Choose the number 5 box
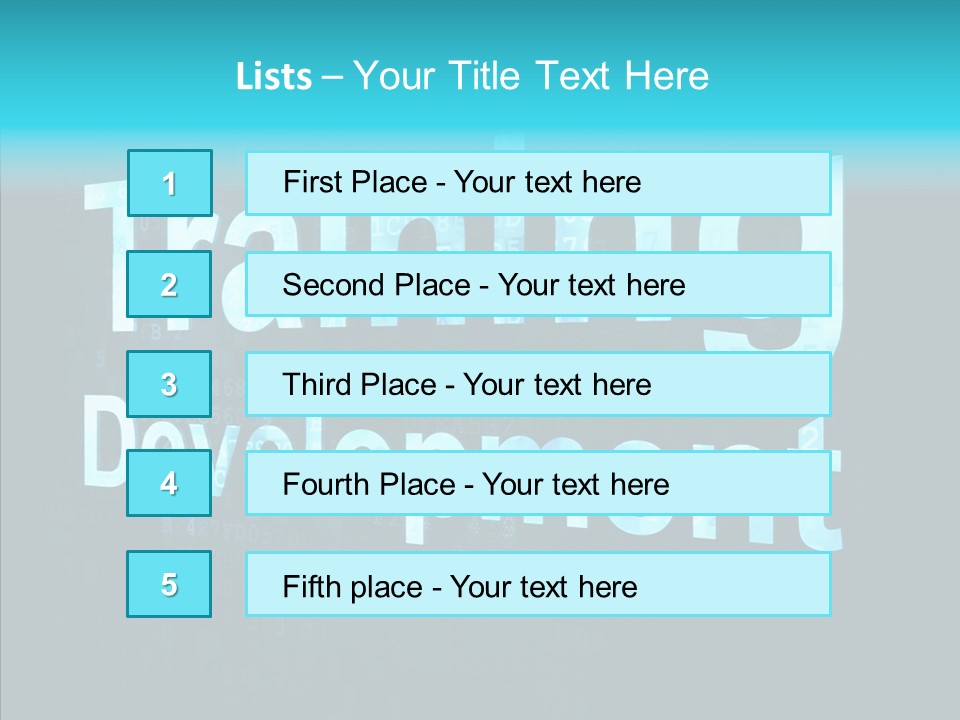This screenshot has width=960, height=720. pos(170,584)
